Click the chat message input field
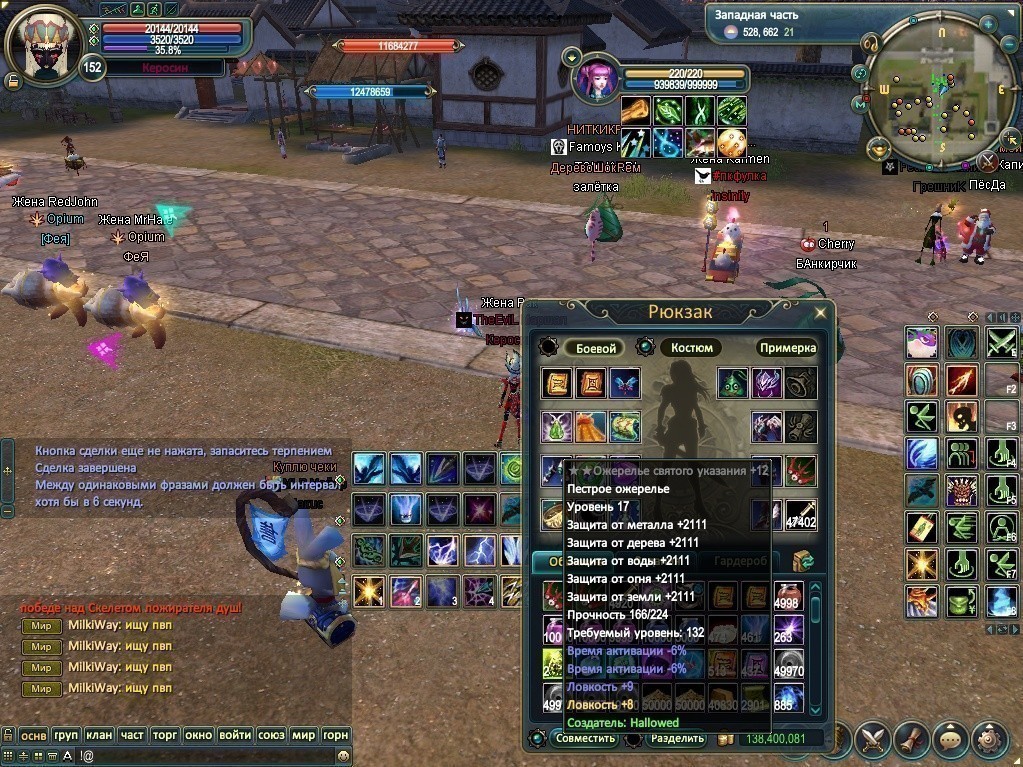The image size is (1023, 767). 200,756
